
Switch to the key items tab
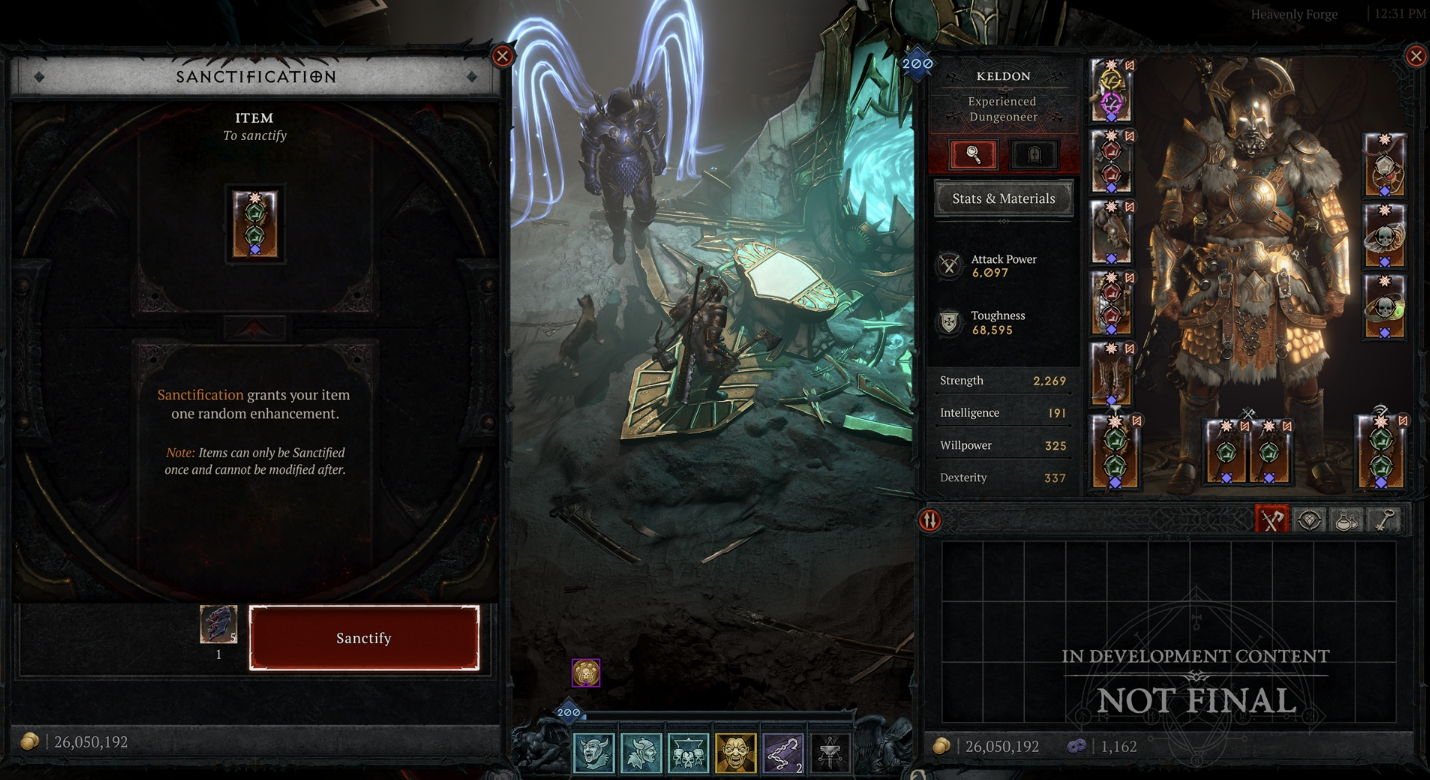(1384, 520)
